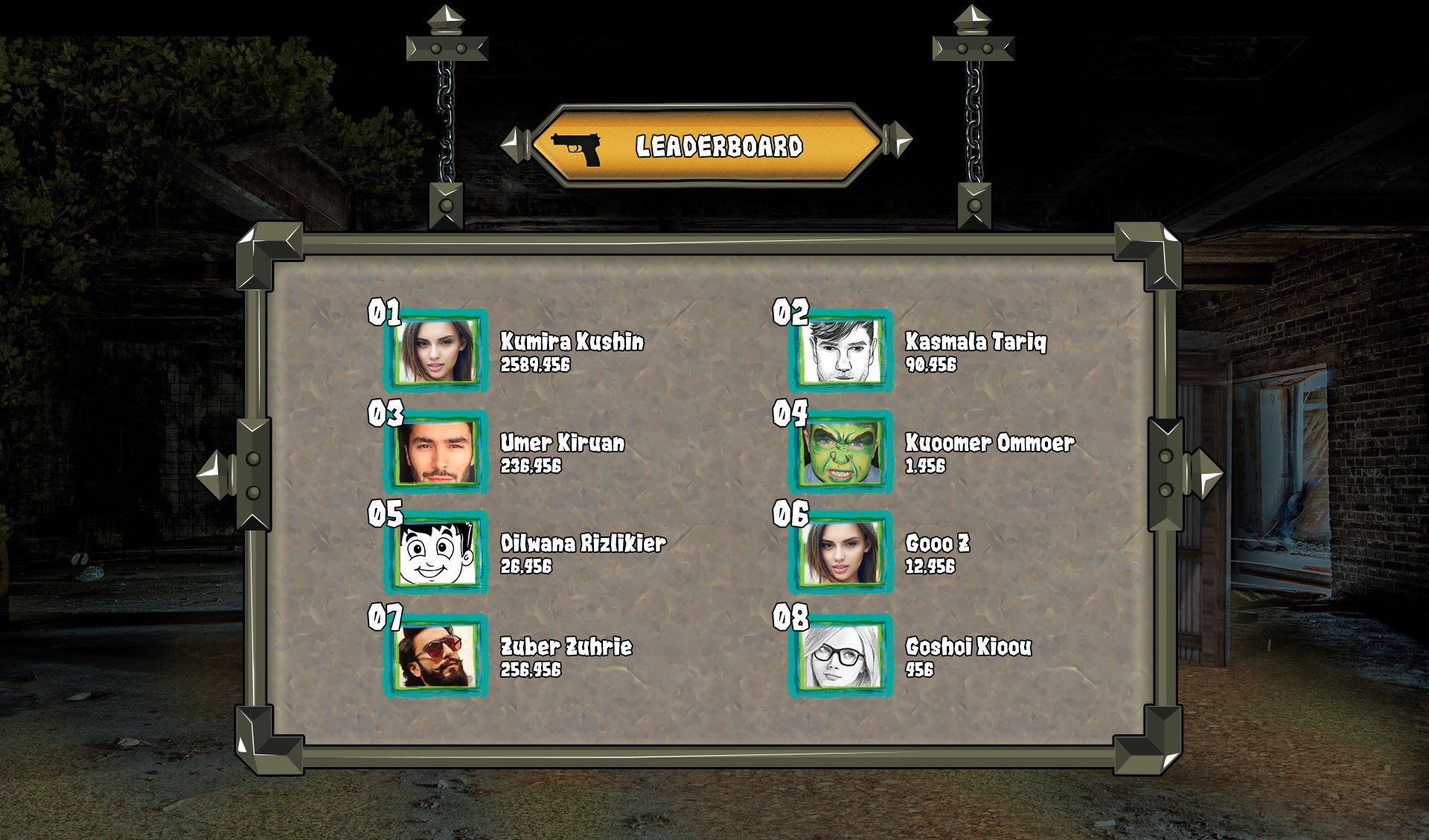Select Dilwana Rizlikier's cartoon avatar
Screen dimensions: 1429x840
pos(436,553)
